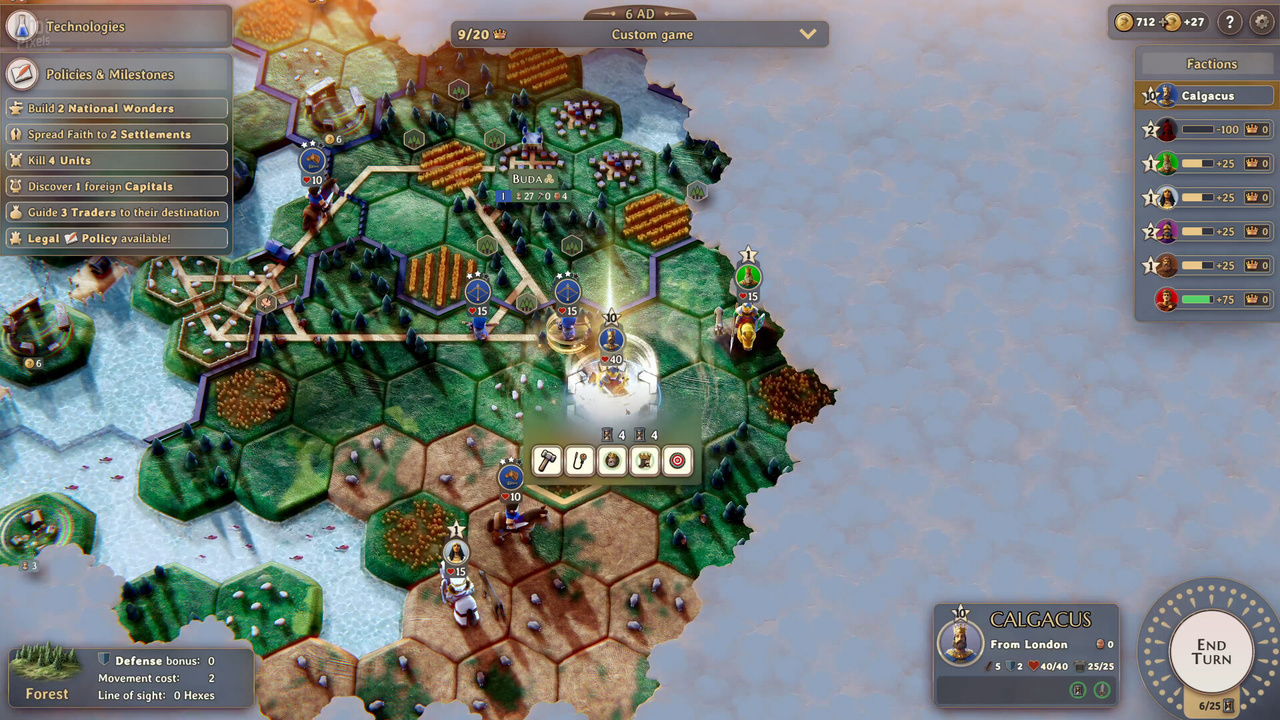1280x720 pixels.
Task: Activate the red target attack action
Action: pos(677,461)
